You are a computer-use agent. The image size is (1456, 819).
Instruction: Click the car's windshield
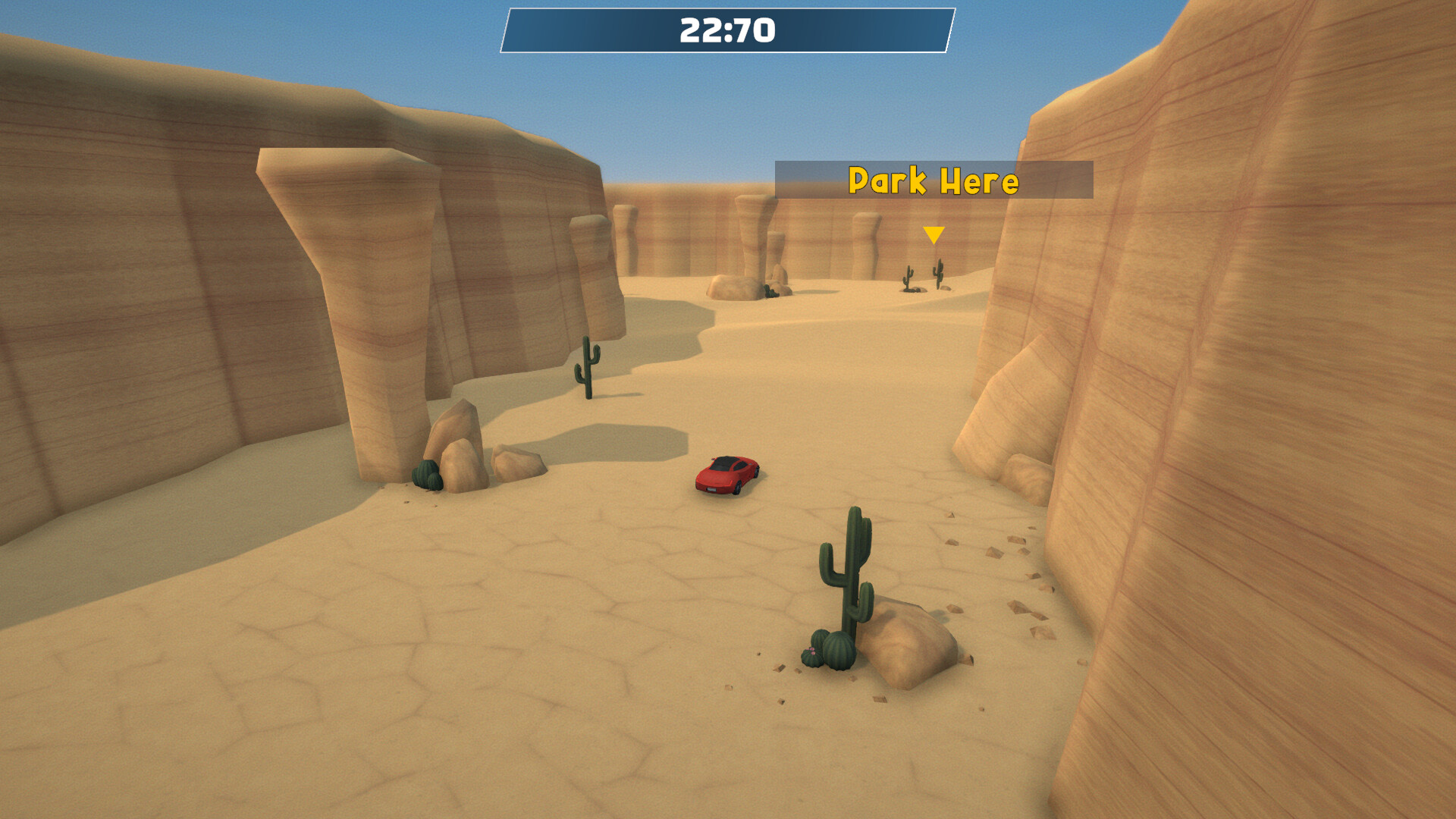tap(720, 465)
